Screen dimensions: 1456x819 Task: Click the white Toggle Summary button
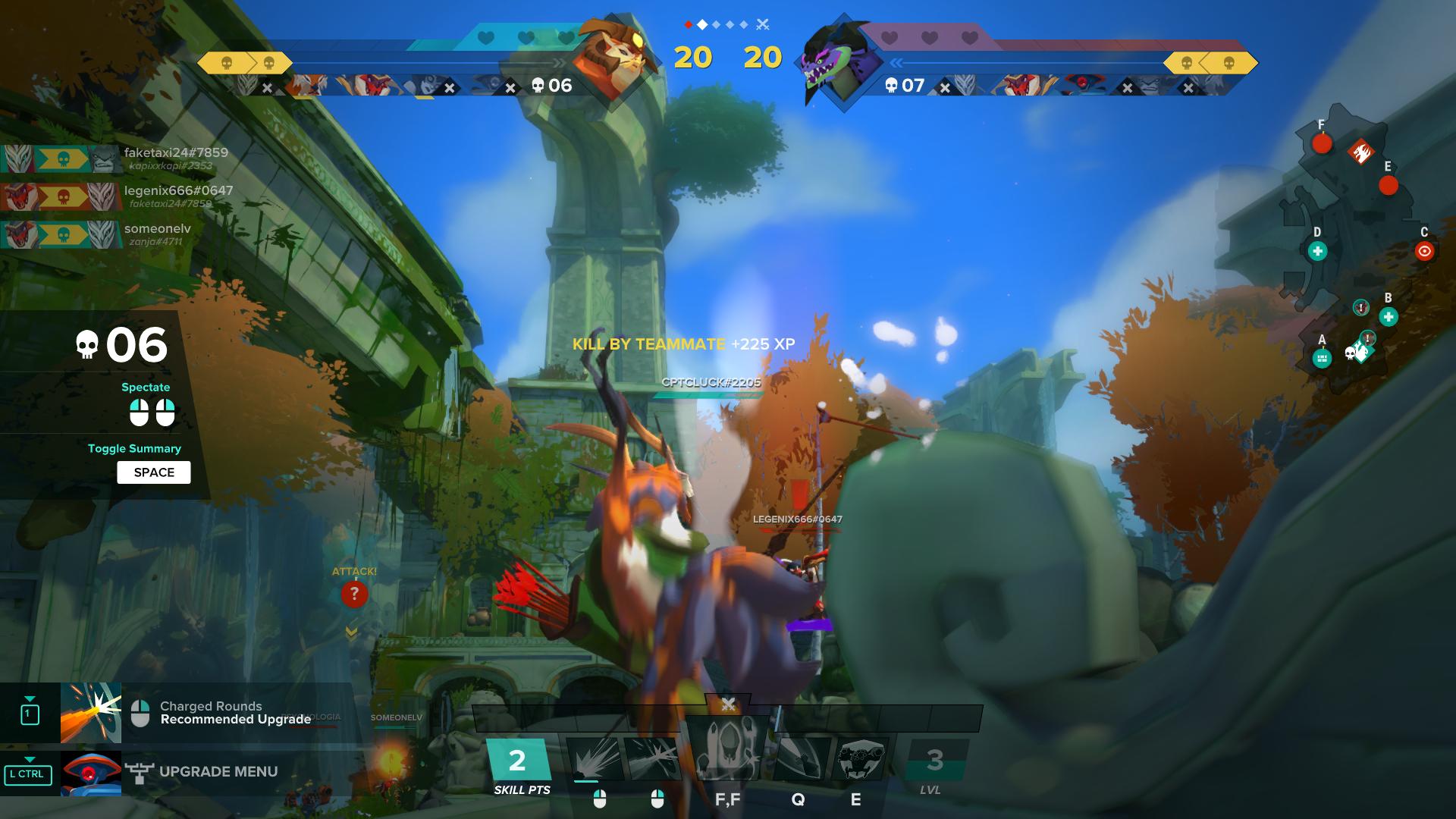point(154,472)
